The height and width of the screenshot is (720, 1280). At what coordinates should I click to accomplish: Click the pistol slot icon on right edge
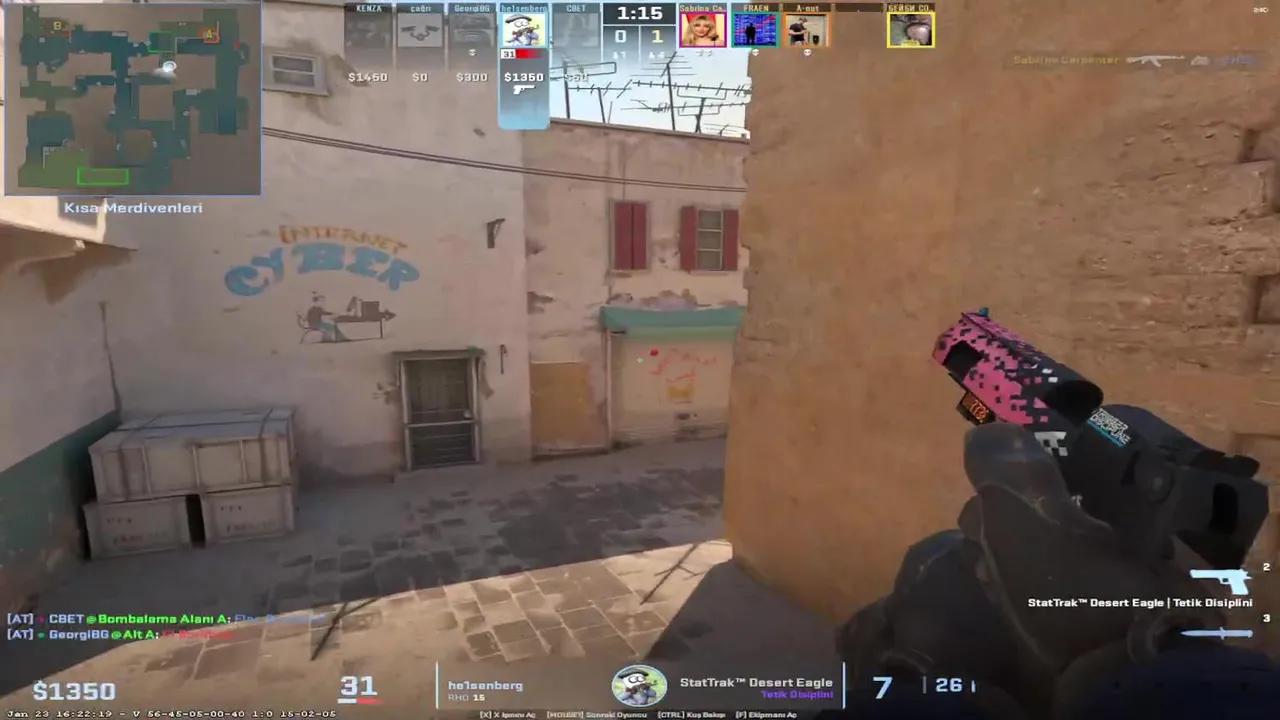tap(1222, 578)
